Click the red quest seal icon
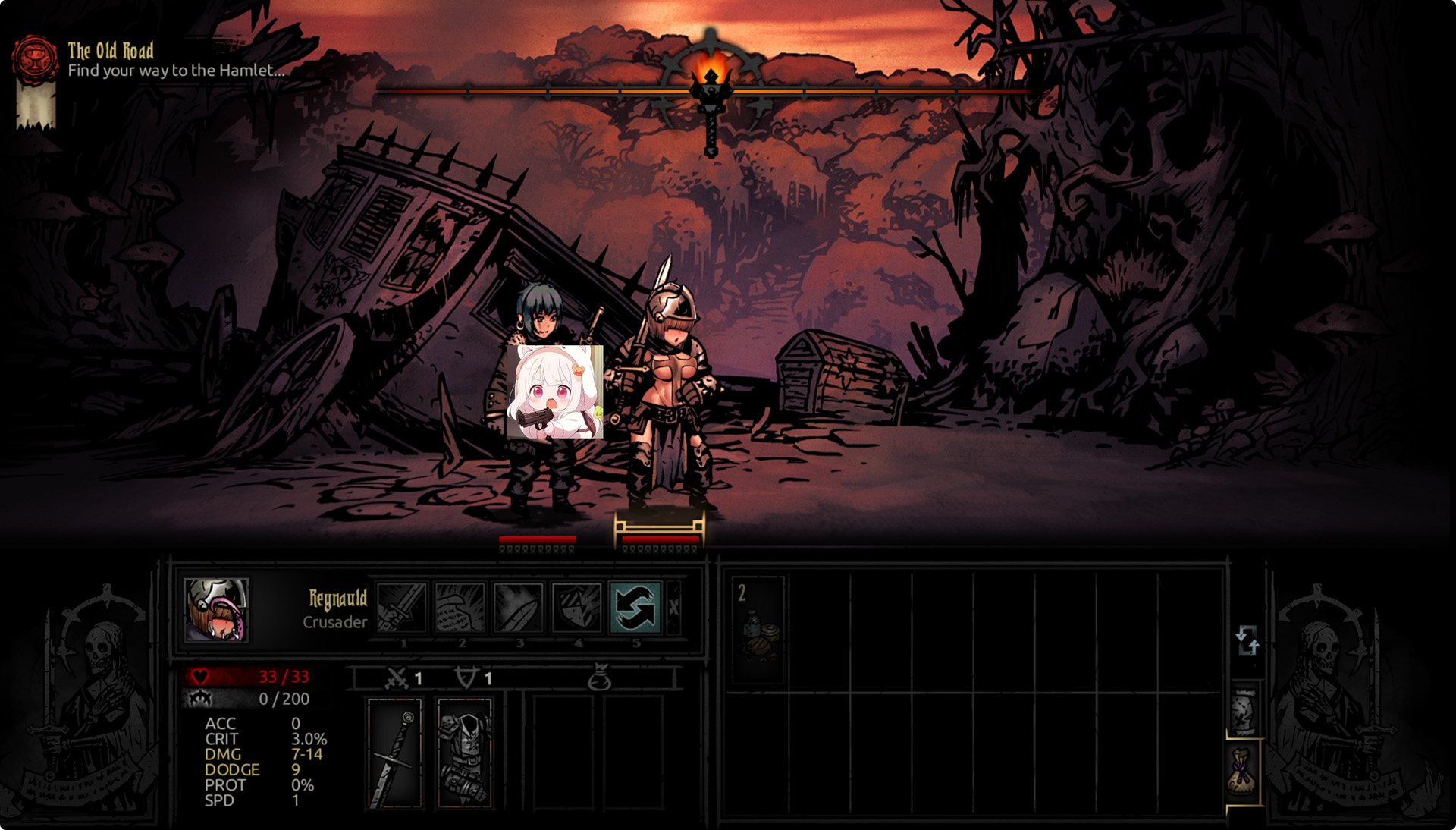Image resolution: width=1456 pixels, height=830 pixels. [x=35, y=59]
